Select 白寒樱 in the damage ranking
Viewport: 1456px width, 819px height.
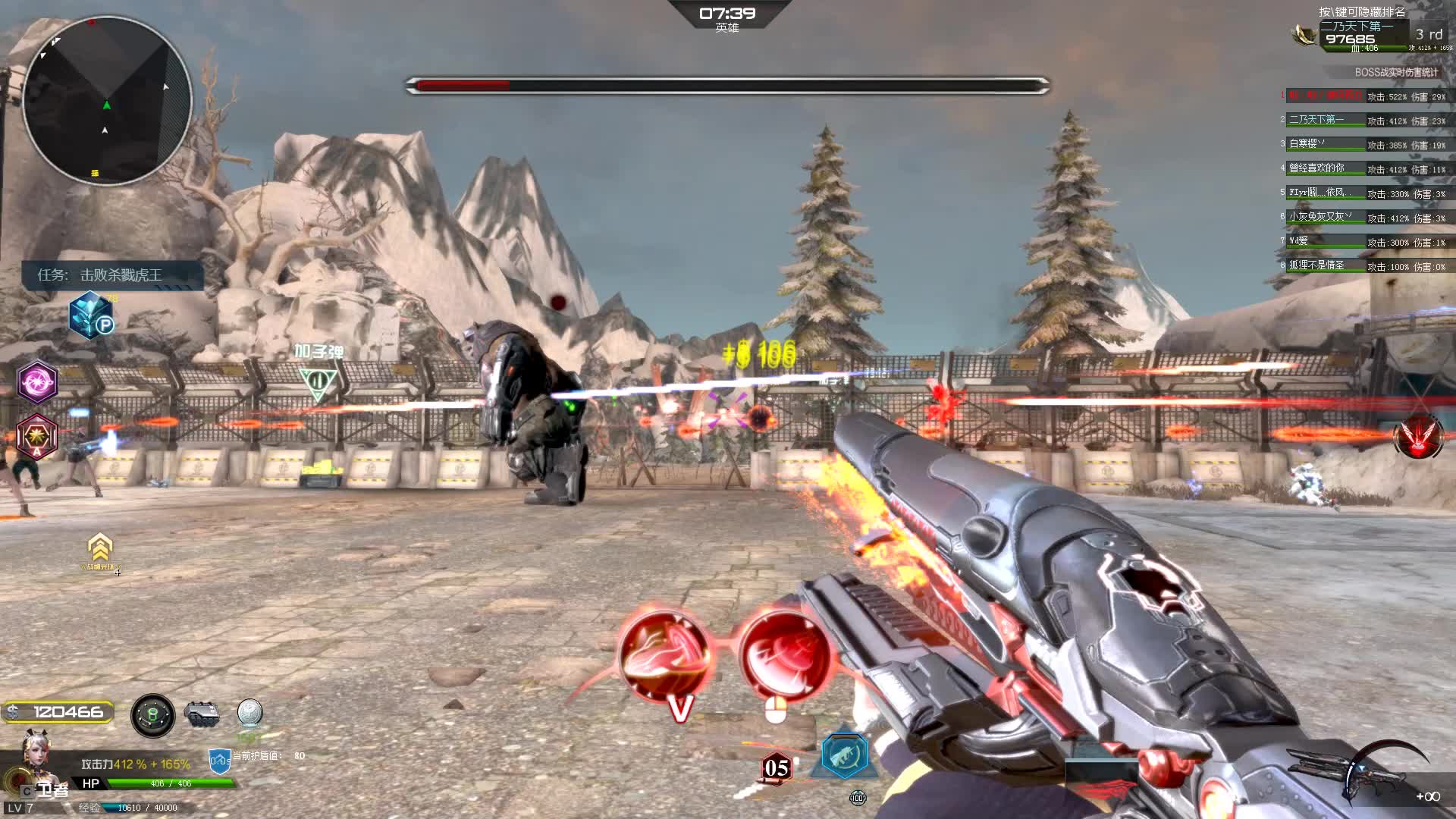(x=1307, y=143)
